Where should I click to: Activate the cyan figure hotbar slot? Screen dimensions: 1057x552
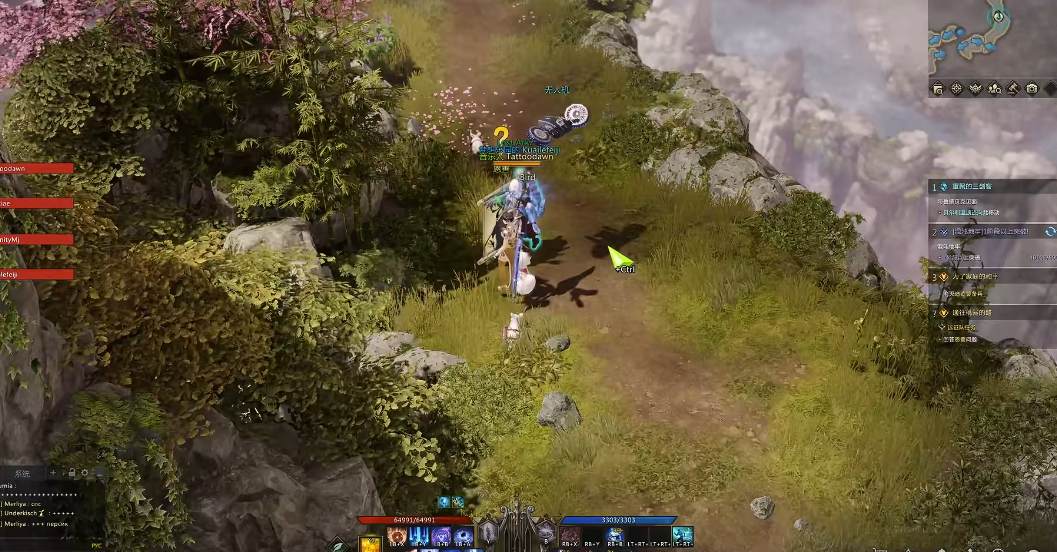tap(682, 535)
